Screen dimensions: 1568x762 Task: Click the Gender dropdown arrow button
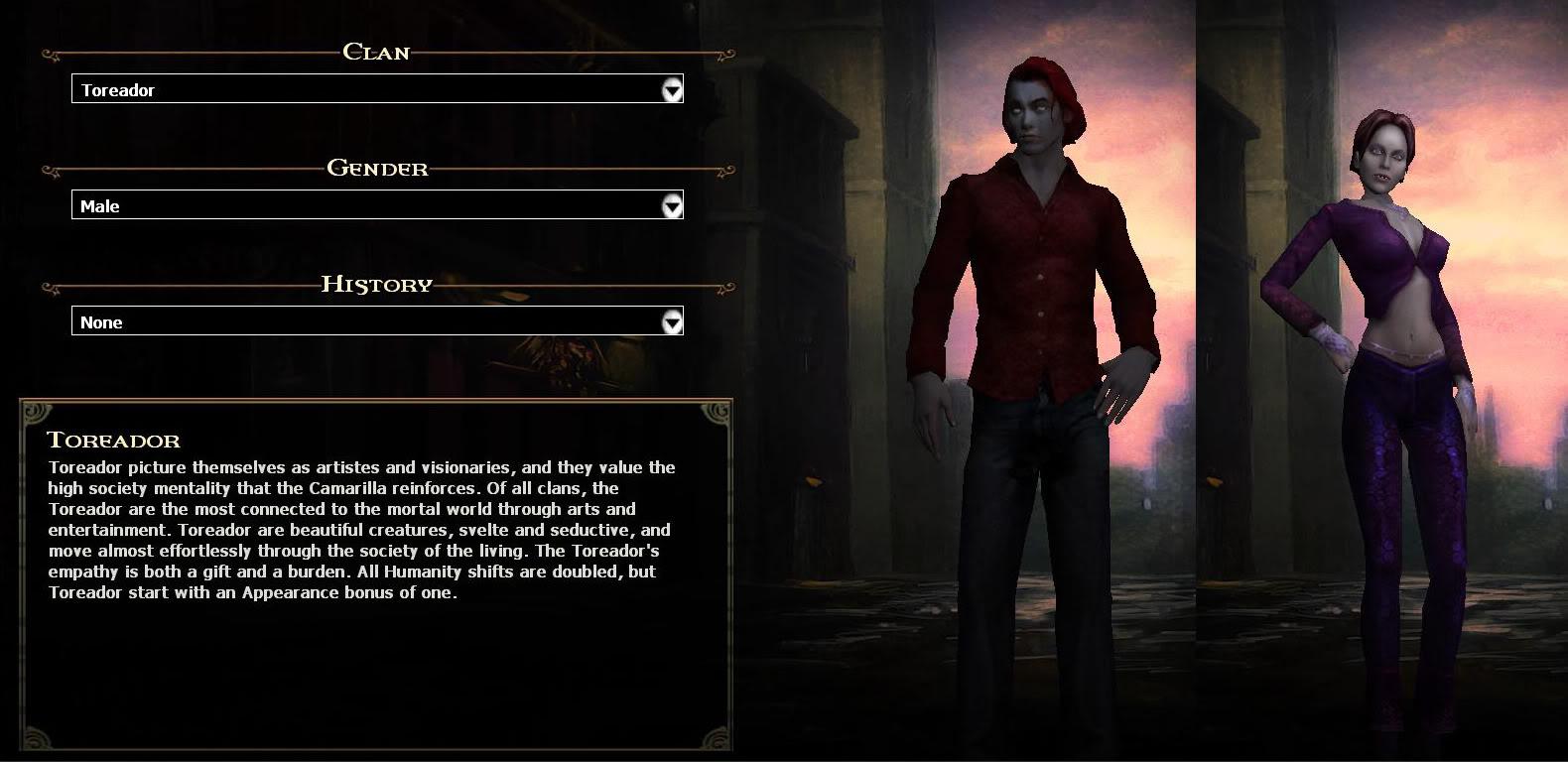[x=672, y=206]
